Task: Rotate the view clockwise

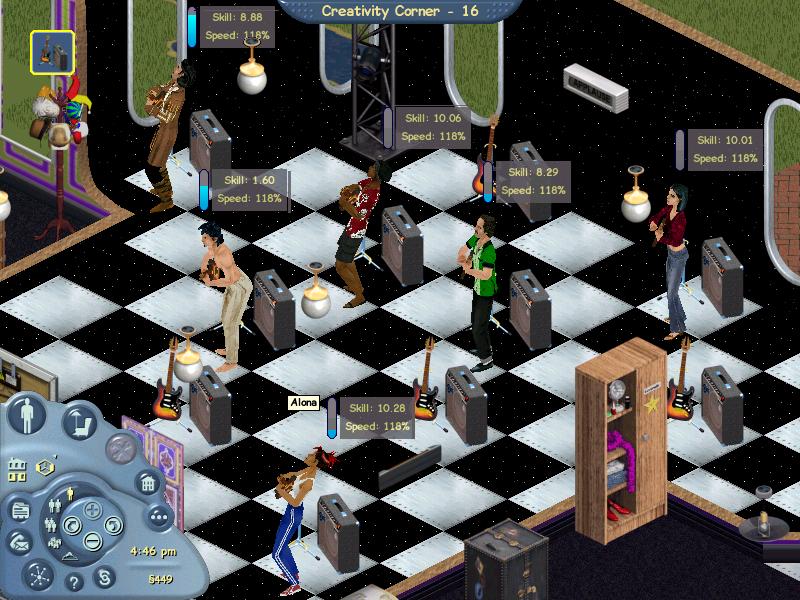Action: point(109,526)
